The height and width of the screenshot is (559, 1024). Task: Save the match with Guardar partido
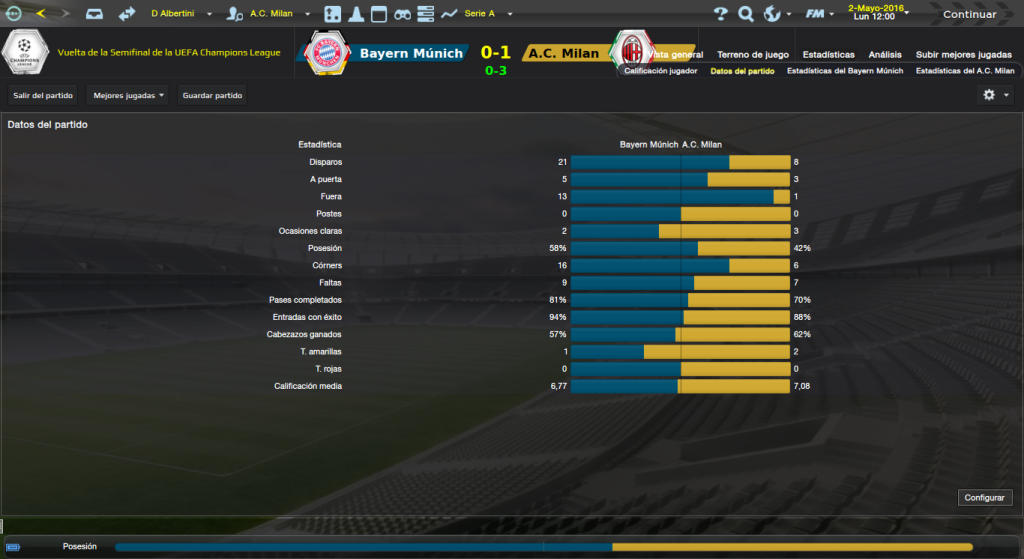click(212, 95)
